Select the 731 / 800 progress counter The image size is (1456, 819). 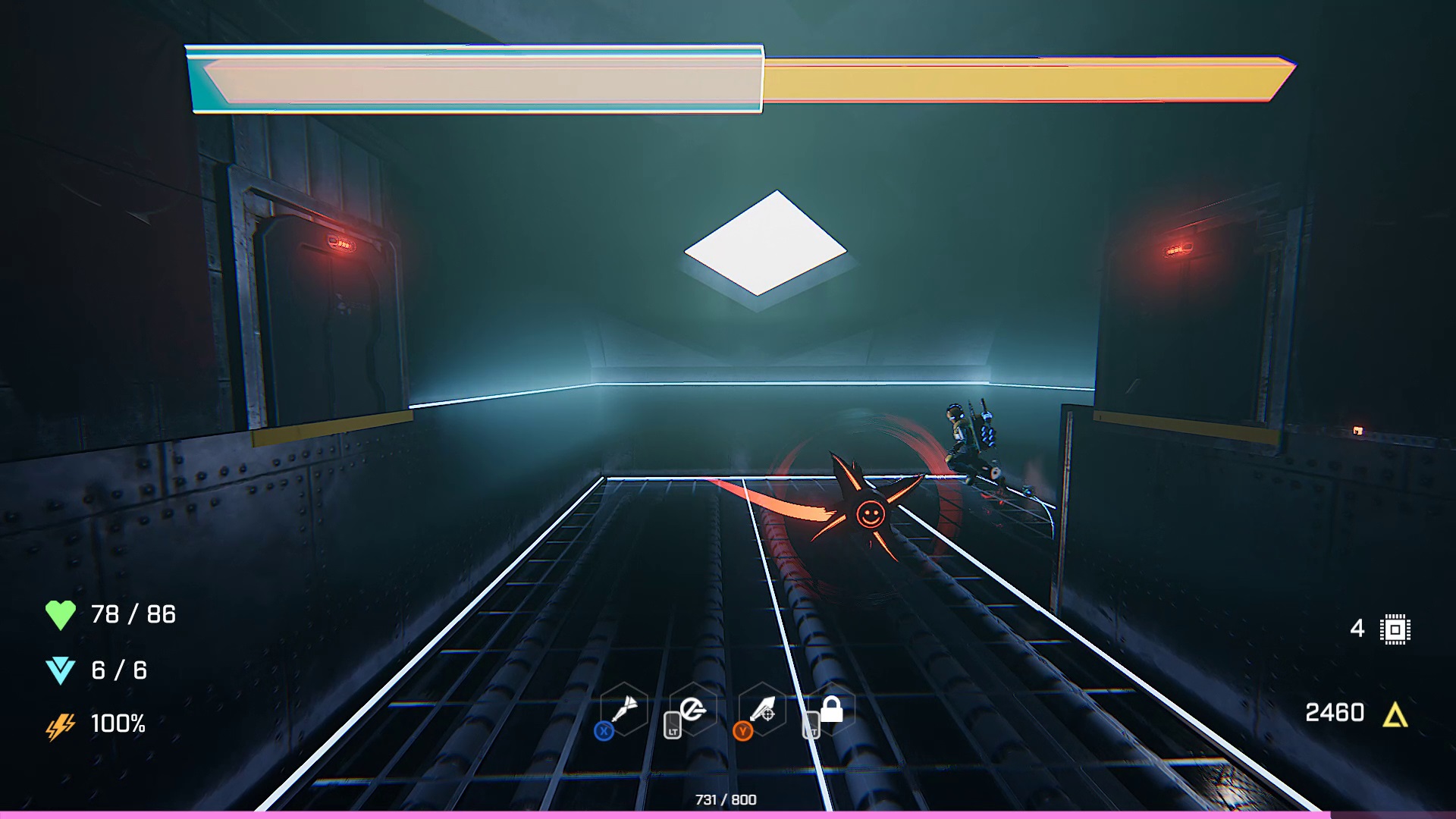(x=726, y=799)
